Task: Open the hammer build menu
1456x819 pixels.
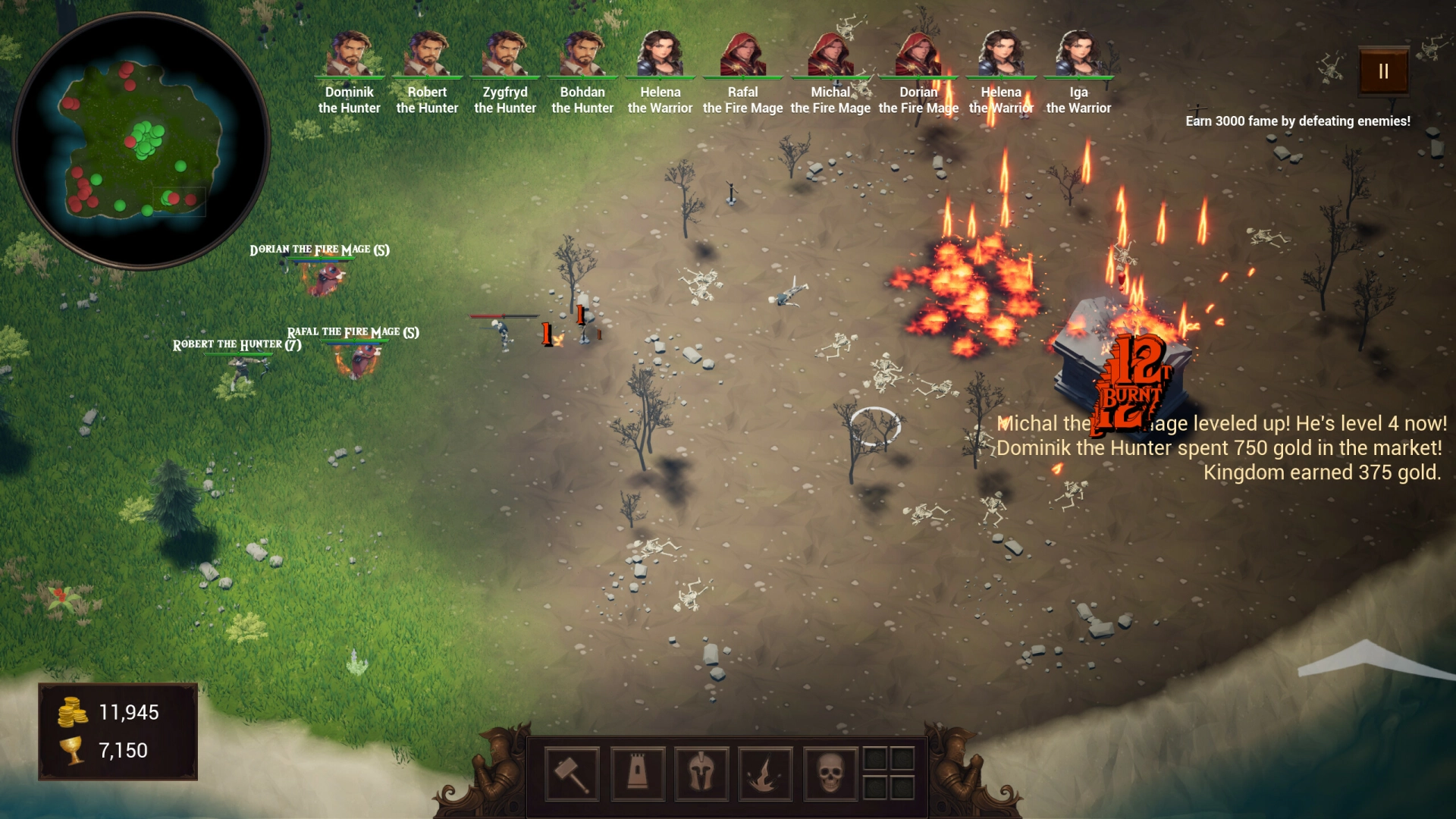Action: (572, 773)
